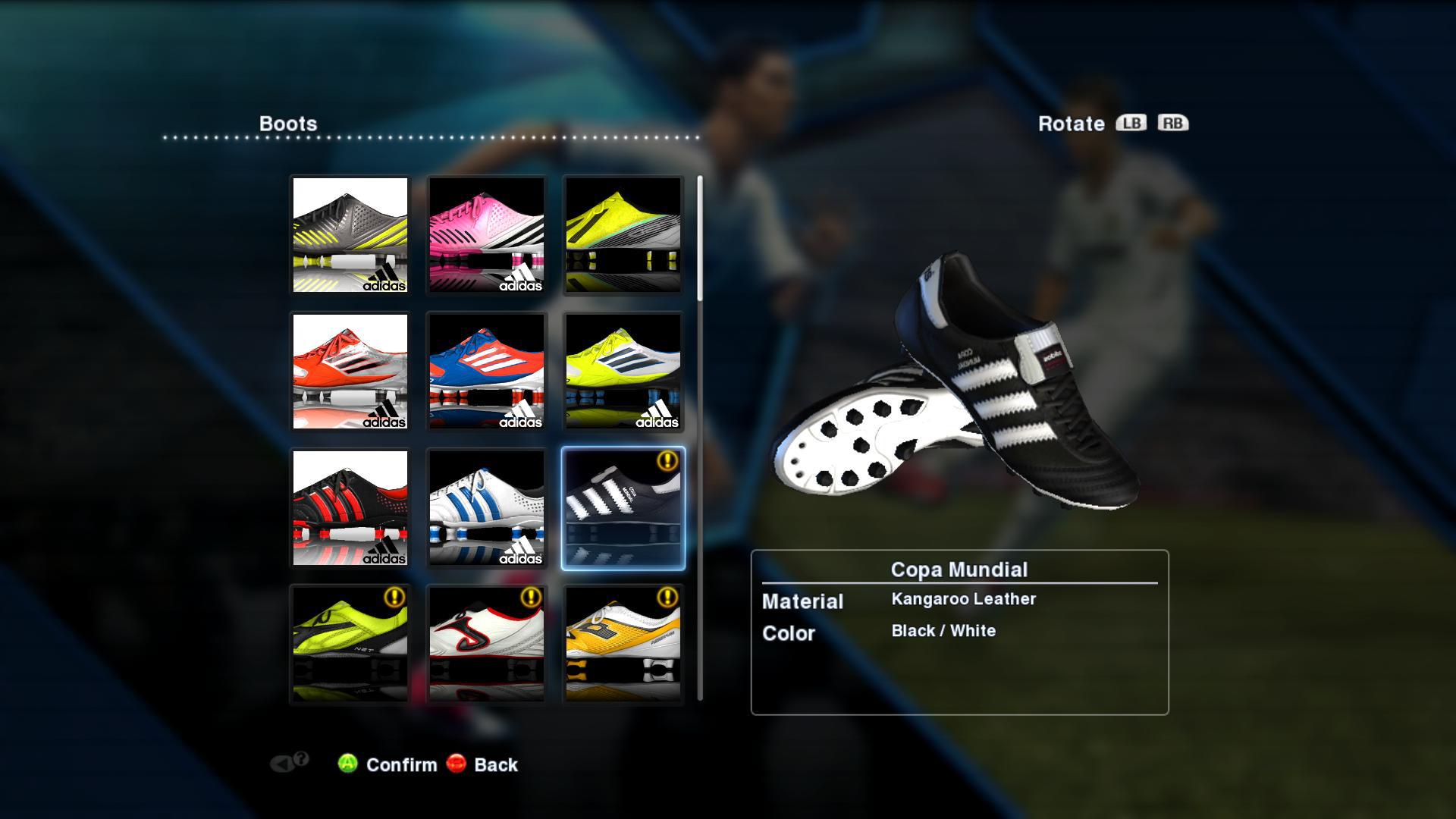Select the highlighted Copa Mundial boot
Screen dimensions: 1456x819
[623, 508]
